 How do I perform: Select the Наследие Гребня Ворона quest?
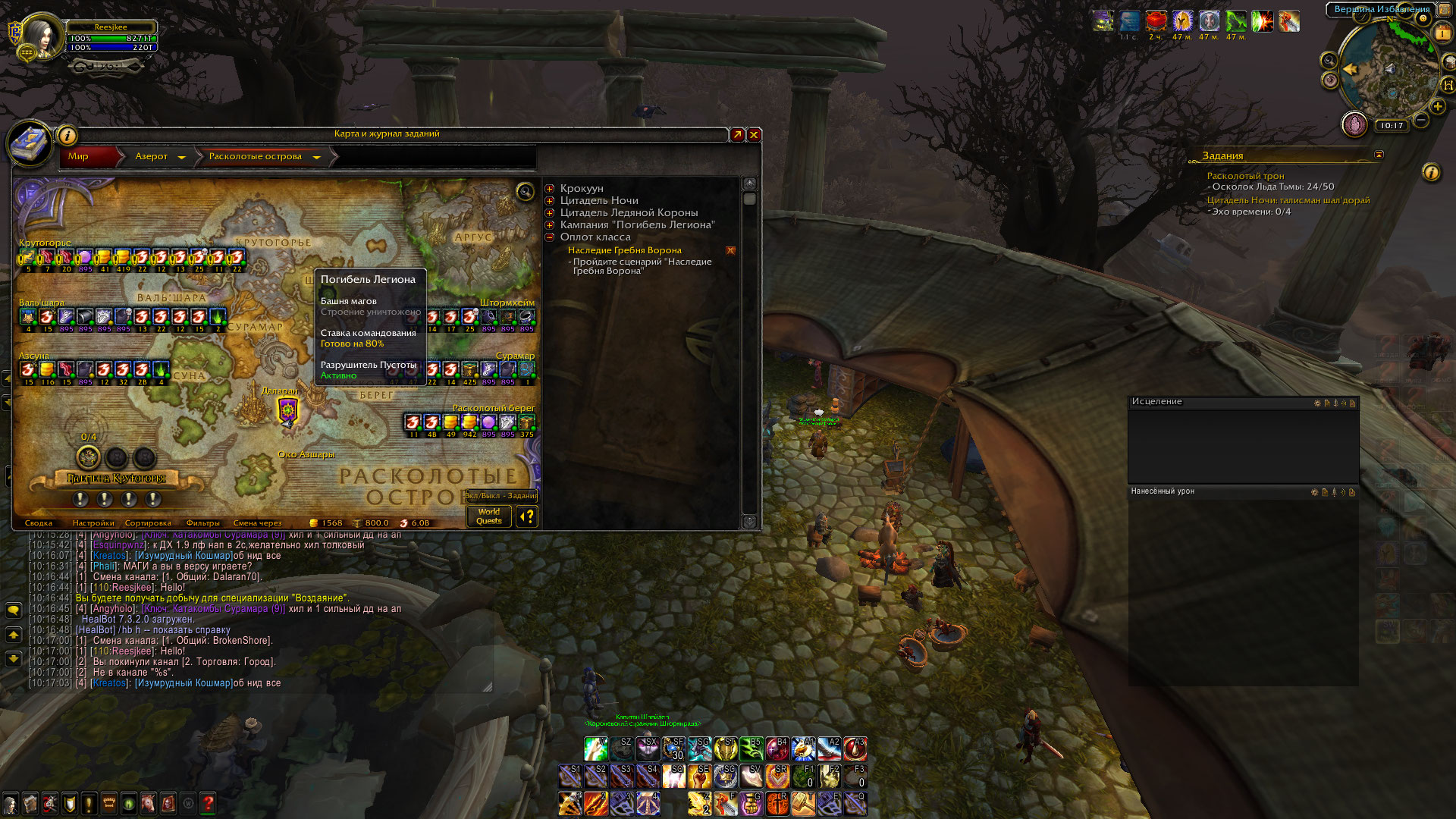click(x=624, y=250)
